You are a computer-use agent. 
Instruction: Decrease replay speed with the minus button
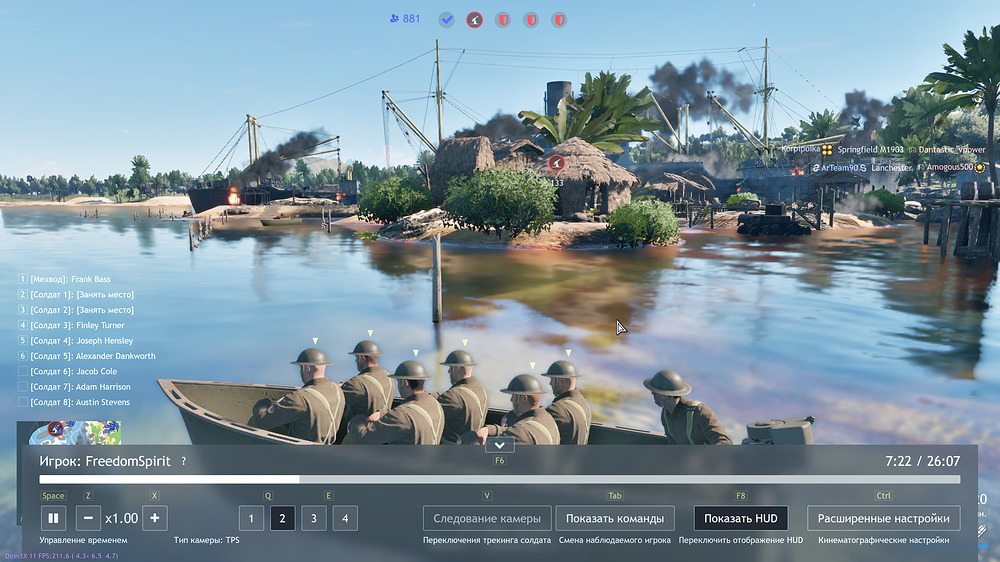pyautogui.click(x=87, y=518)
